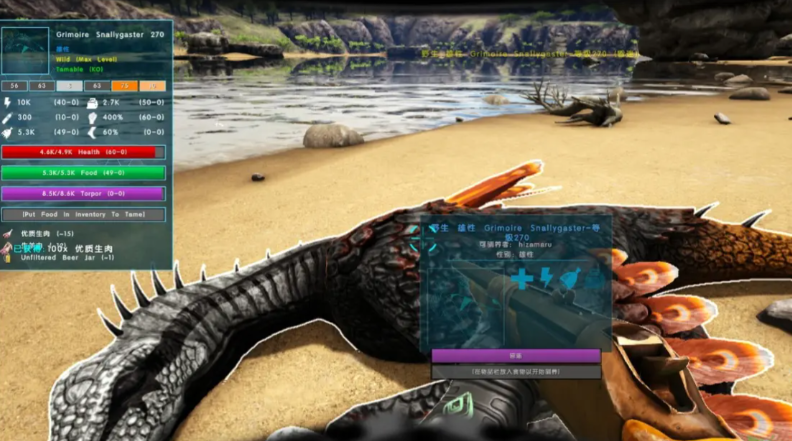Click the blue lightning bolt stamina icon
Viewport: 792px width, 441px height.
click(x=546, y=277)
